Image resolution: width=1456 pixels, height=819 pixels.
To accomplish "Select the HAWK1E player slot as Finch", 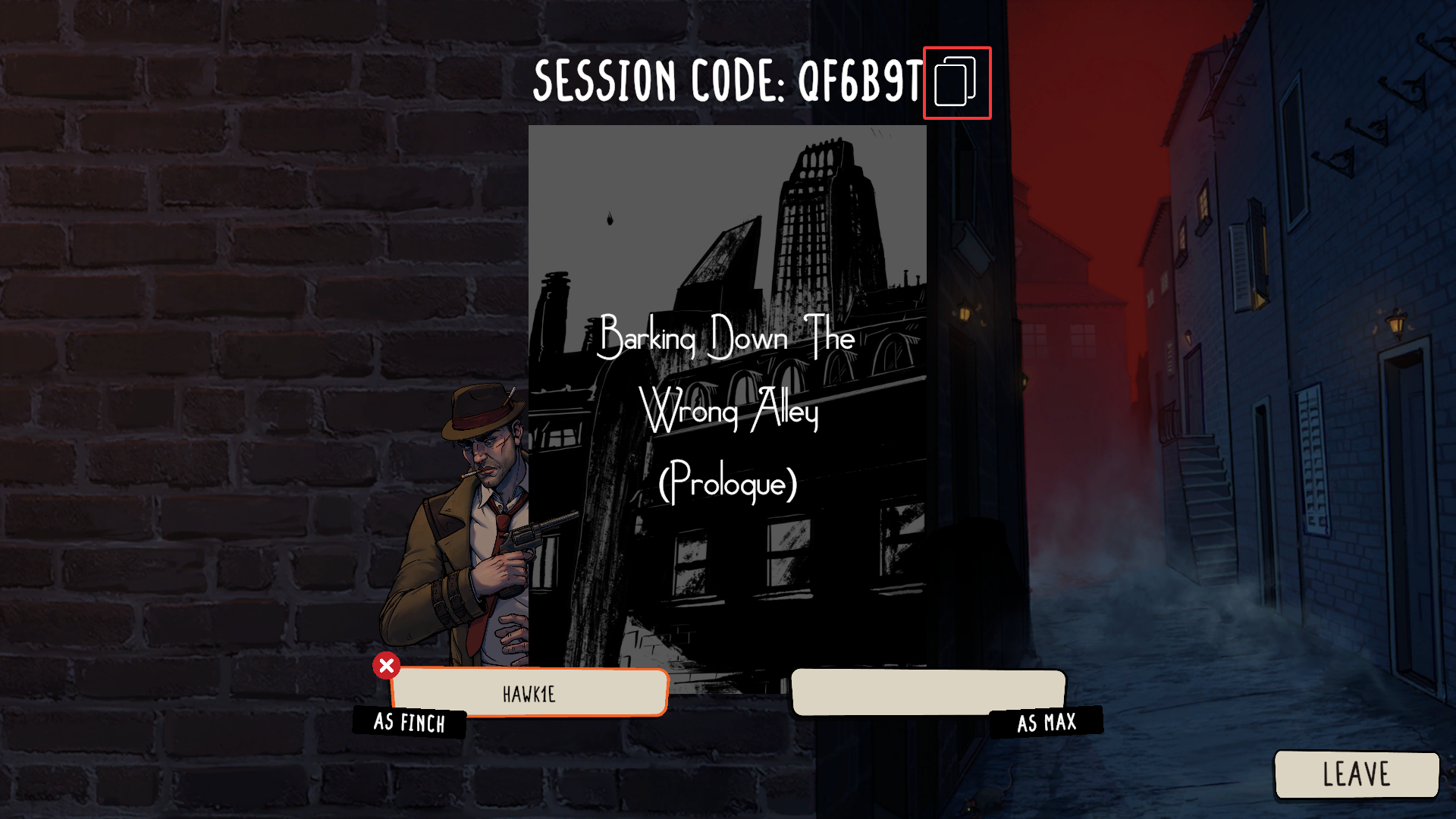I will [x=529, y=693].
